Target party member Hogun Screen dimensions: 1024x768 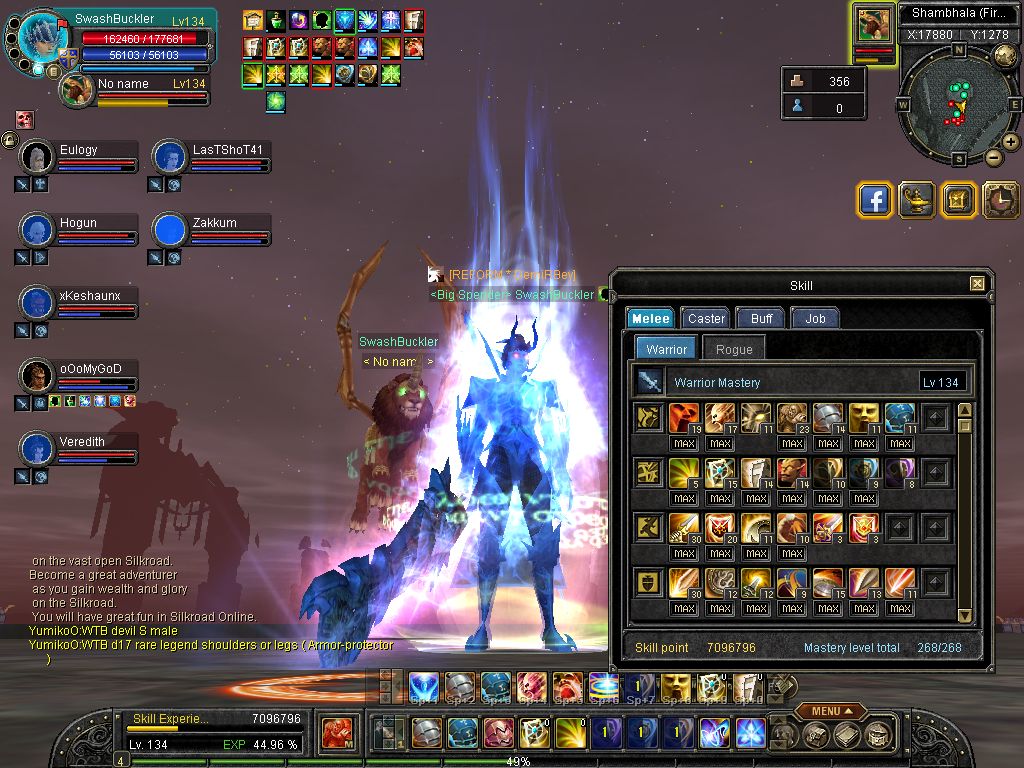[78, 223]
